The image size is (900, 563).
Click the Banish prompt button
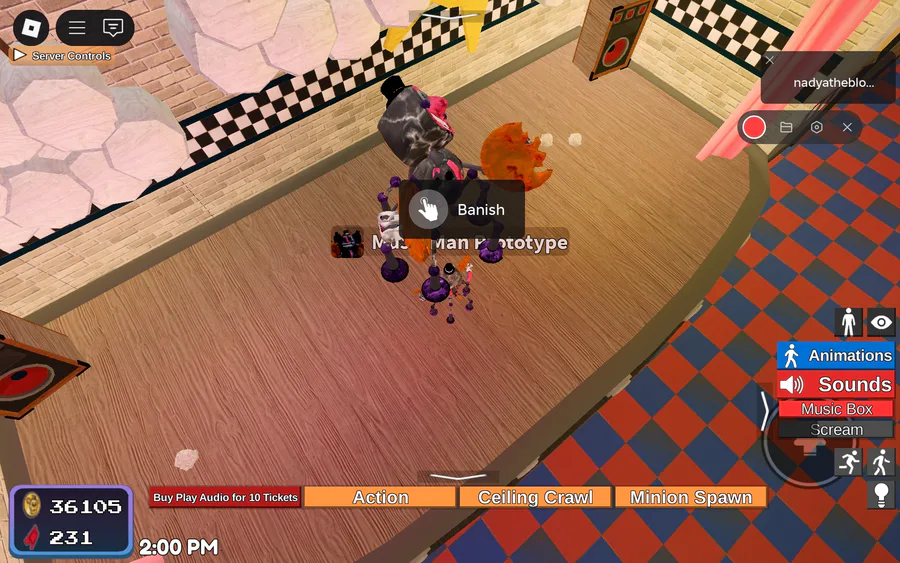click(462, 210)
